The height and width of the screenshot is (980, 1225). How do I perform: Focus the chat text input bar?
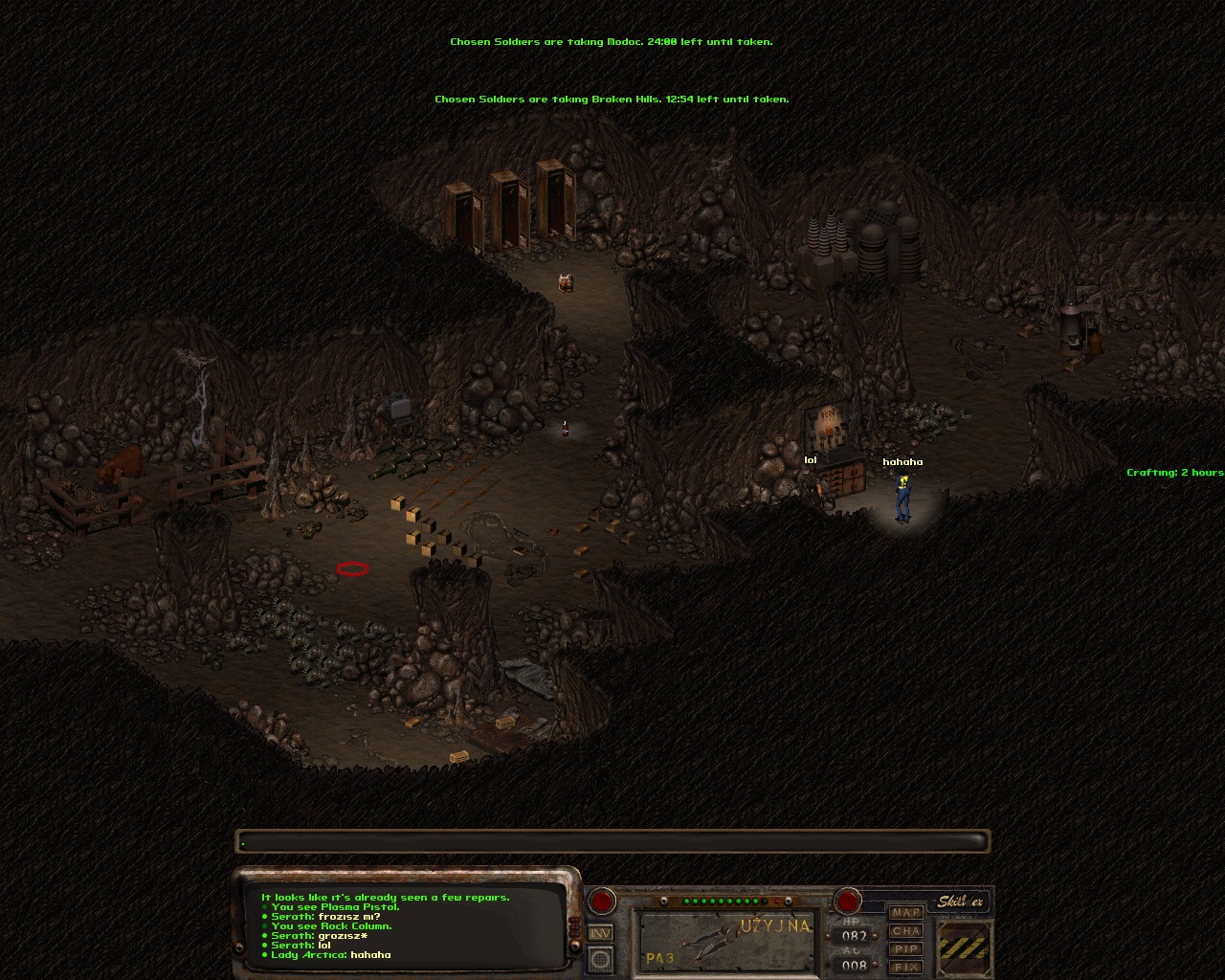coord(612,842)
